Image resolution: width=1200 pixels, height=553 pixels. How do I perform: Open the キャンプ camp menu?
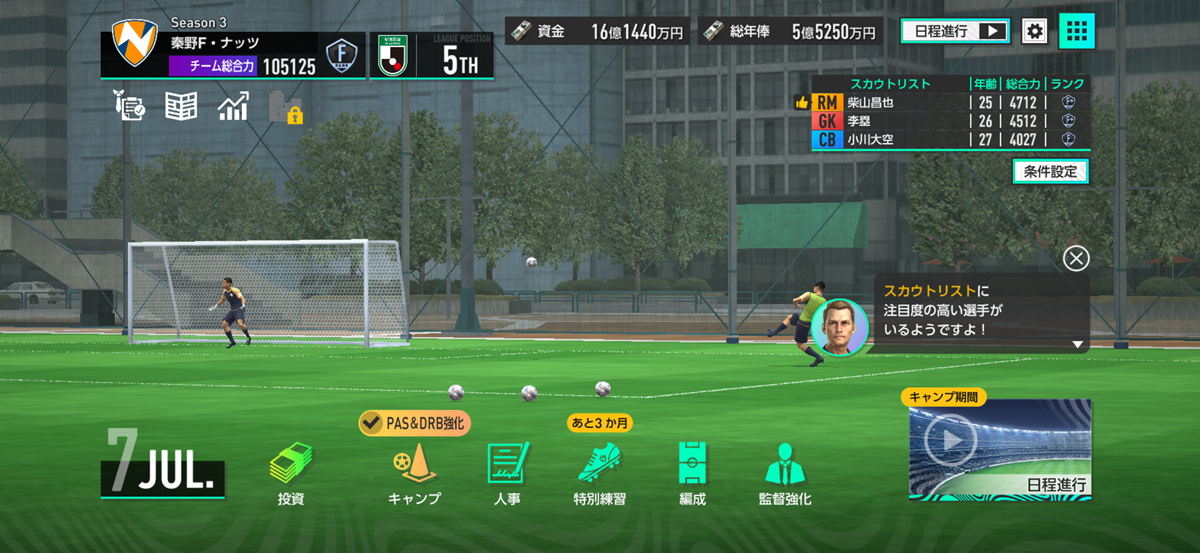coord(413,472)
